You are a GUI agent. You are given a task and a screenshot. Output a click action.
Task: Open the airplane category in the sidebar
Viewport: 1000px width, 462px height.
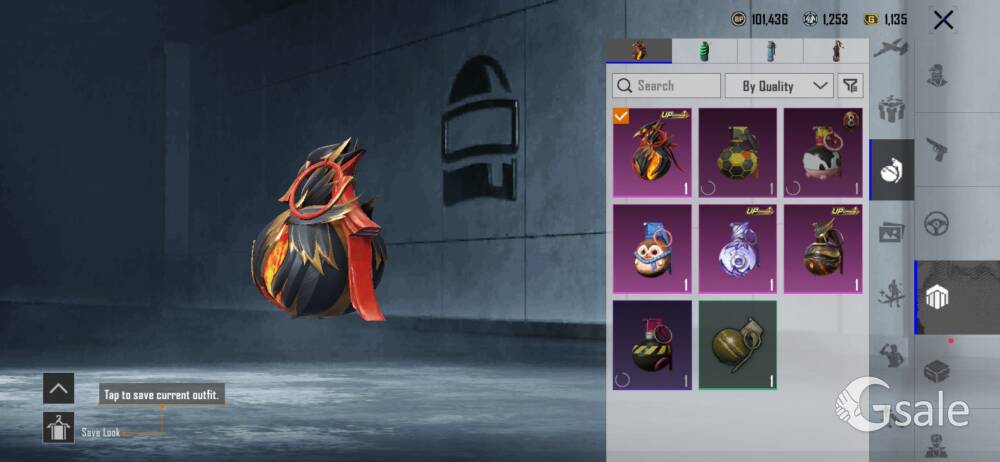(889, 50)
